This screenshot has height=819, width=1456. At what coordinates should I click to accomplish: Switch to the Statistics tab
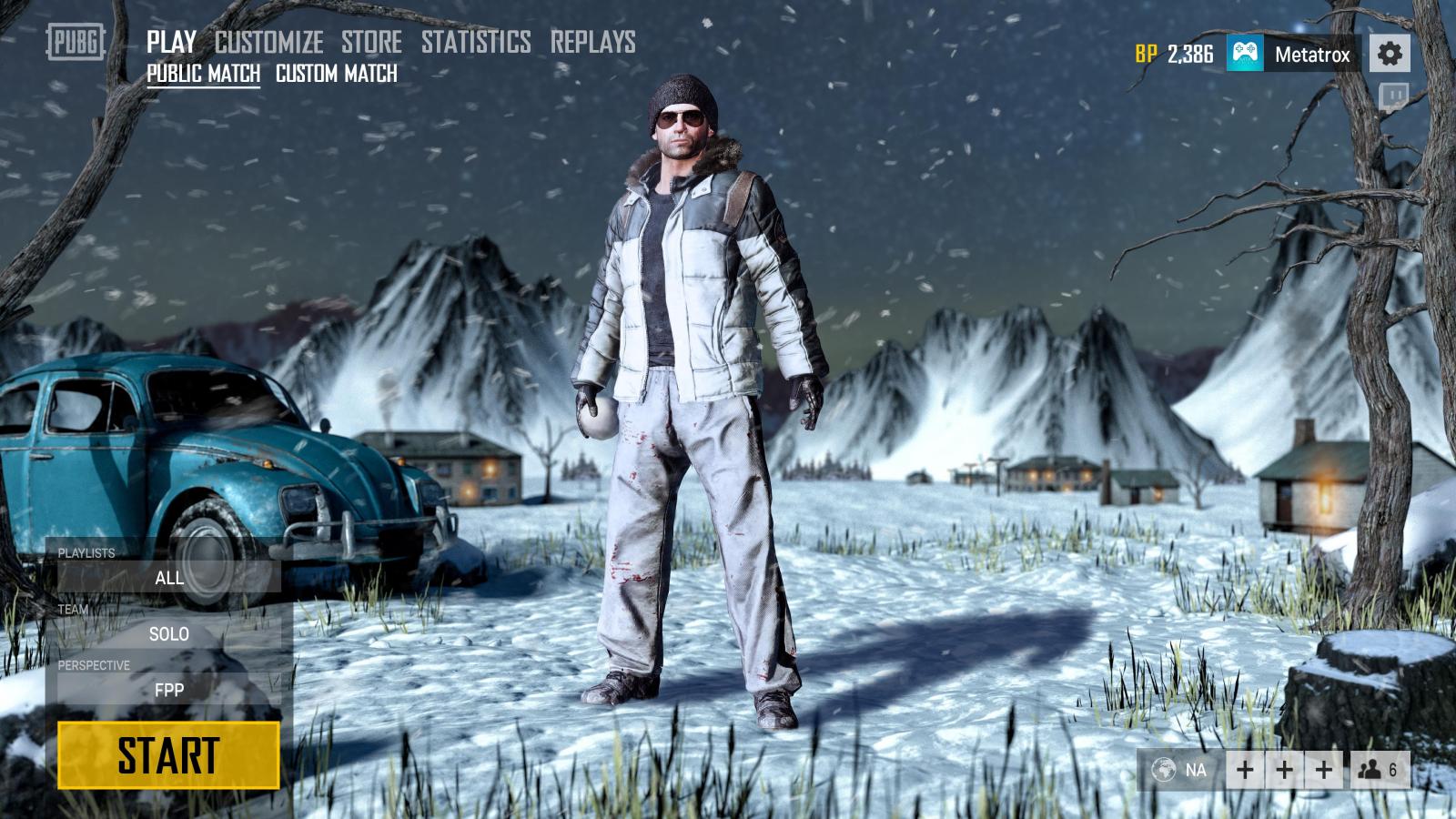[x=476, y=42]
